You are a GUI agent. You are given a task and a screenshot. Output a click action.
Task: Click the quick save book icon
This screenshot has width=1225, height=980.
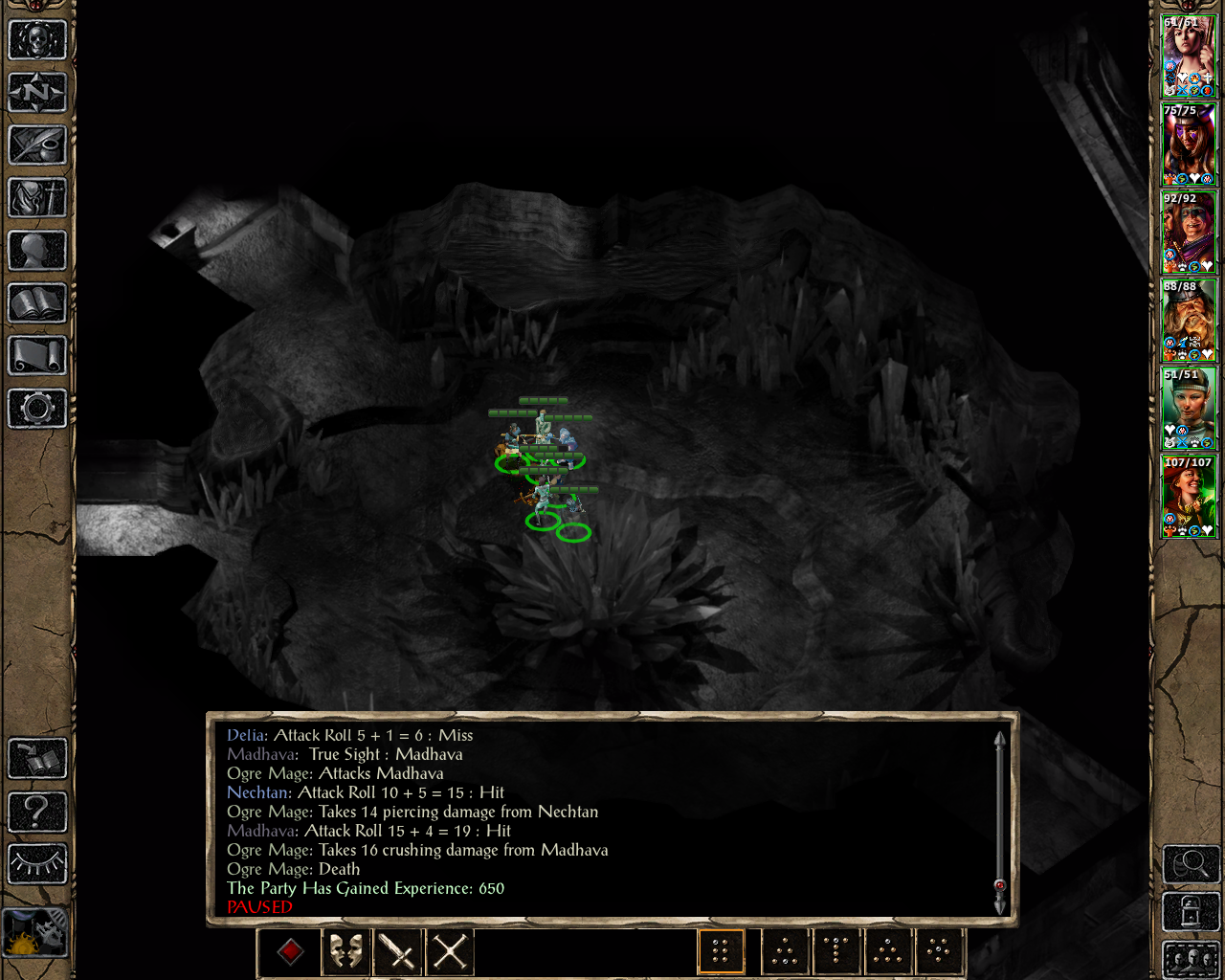(x=37, y=759)
